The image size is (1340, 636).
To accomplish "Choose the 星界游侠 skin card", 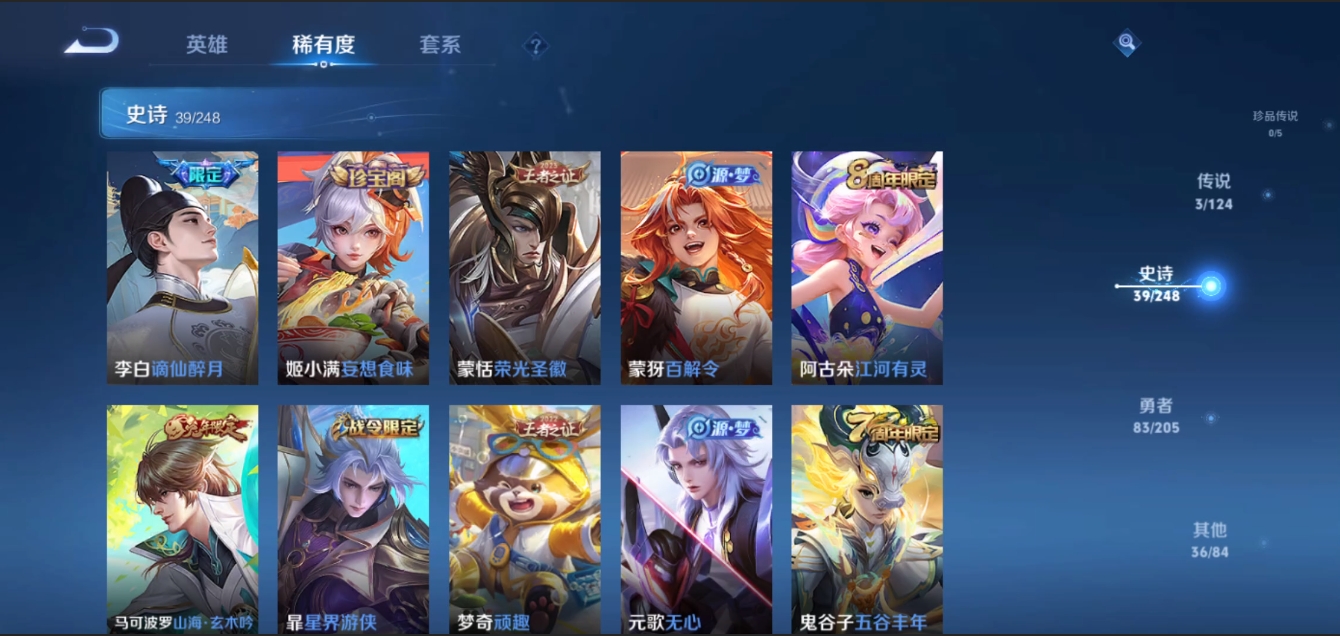I will [x=353, y=518].
